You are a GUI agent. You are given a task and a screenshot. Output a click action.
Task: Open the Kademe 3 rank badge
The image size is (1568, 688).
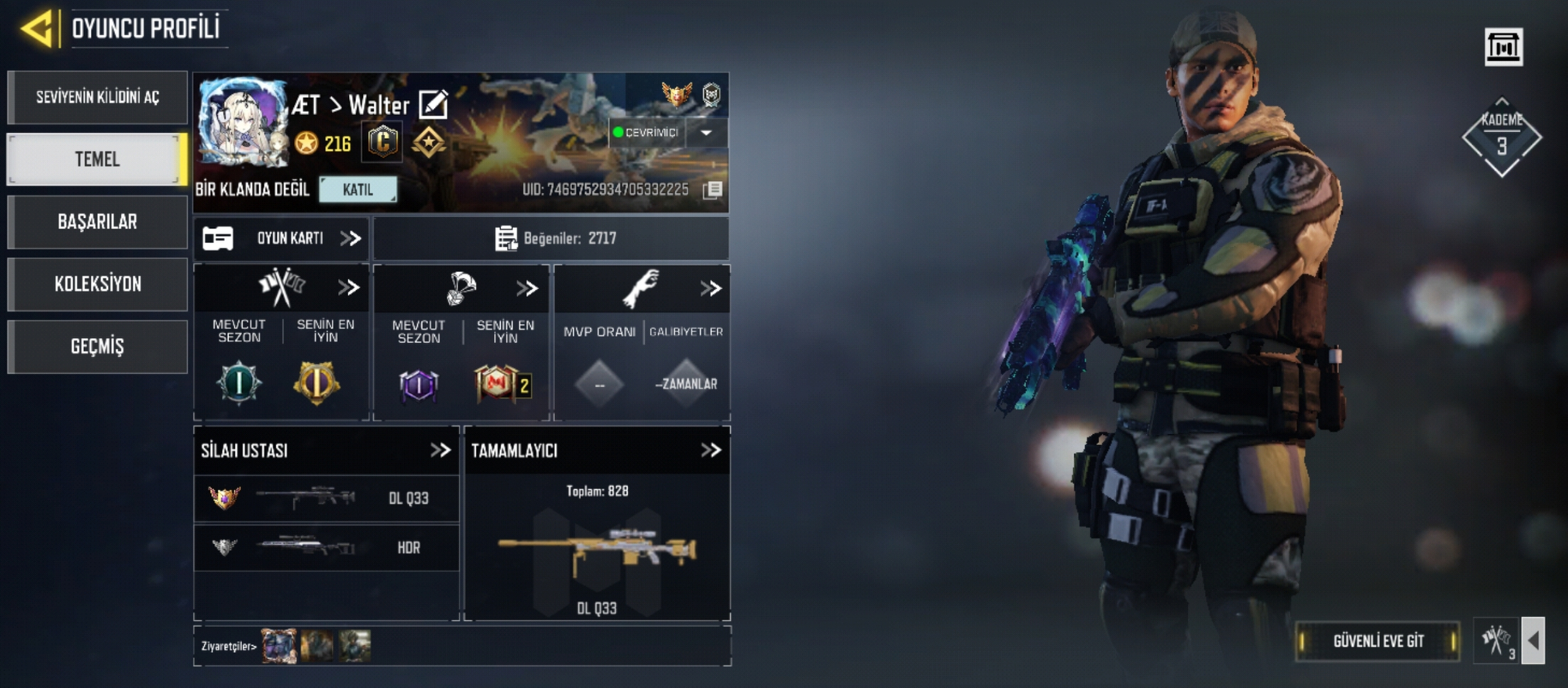click(x=1501, y=138)
